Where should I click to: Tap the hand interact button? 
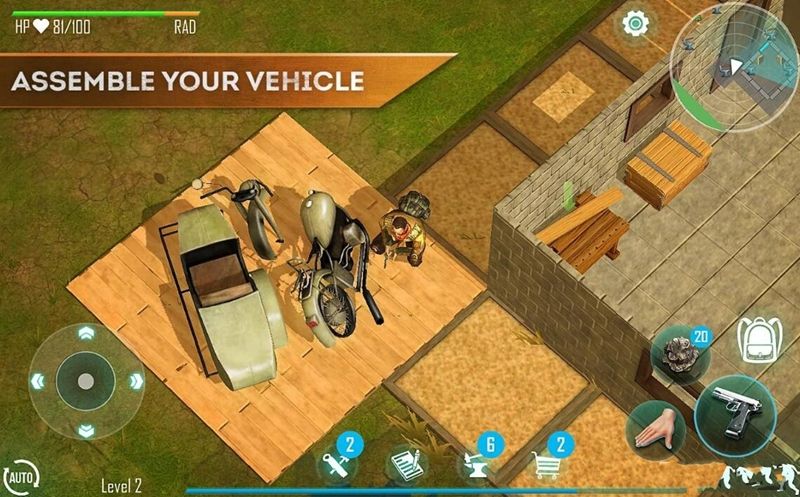pyautogui.click(x=653, y=428)
